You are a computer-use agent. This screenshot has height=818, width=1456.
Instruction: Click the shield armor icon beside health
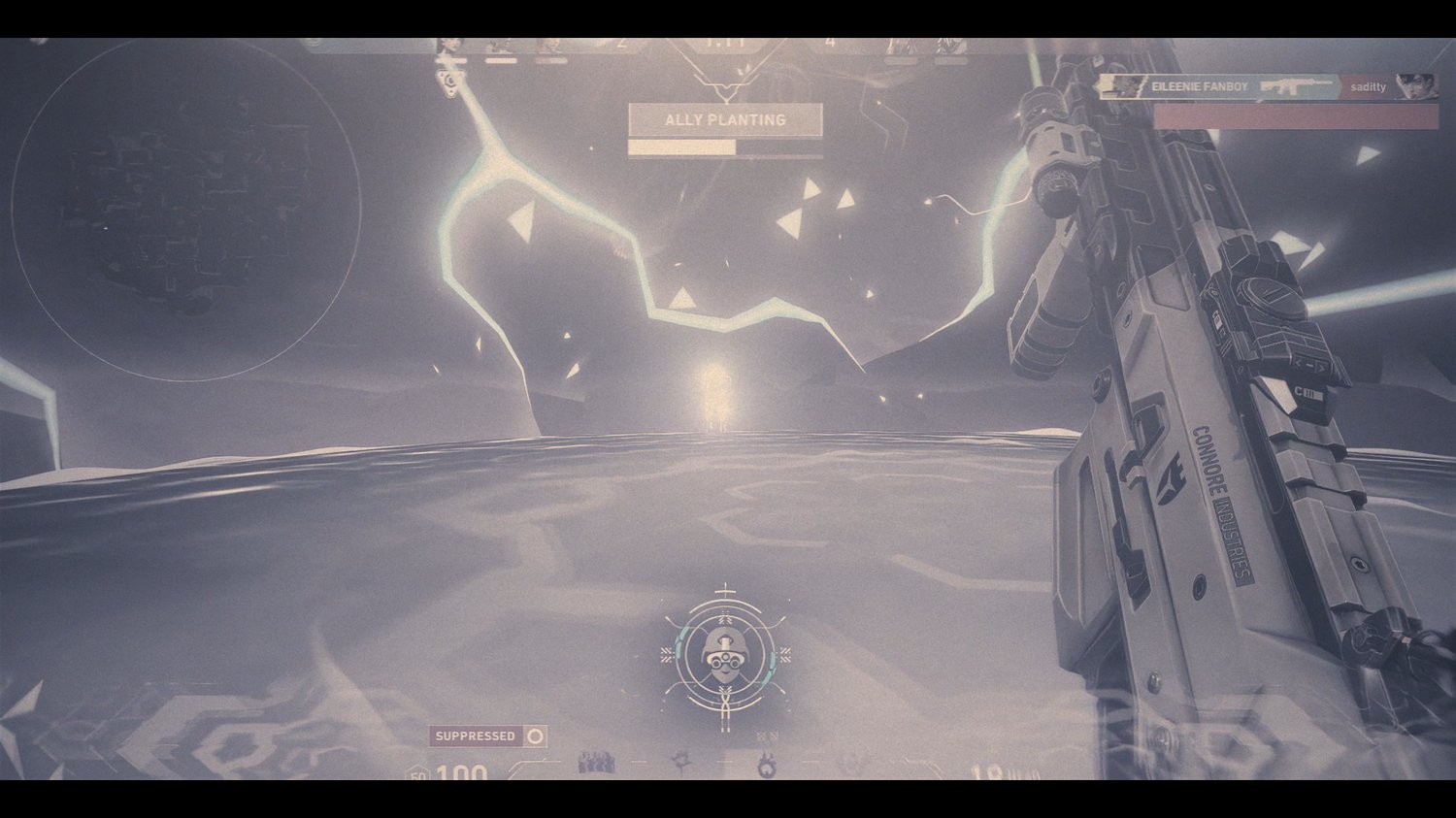pyautogui.click(x=418, y=773)
